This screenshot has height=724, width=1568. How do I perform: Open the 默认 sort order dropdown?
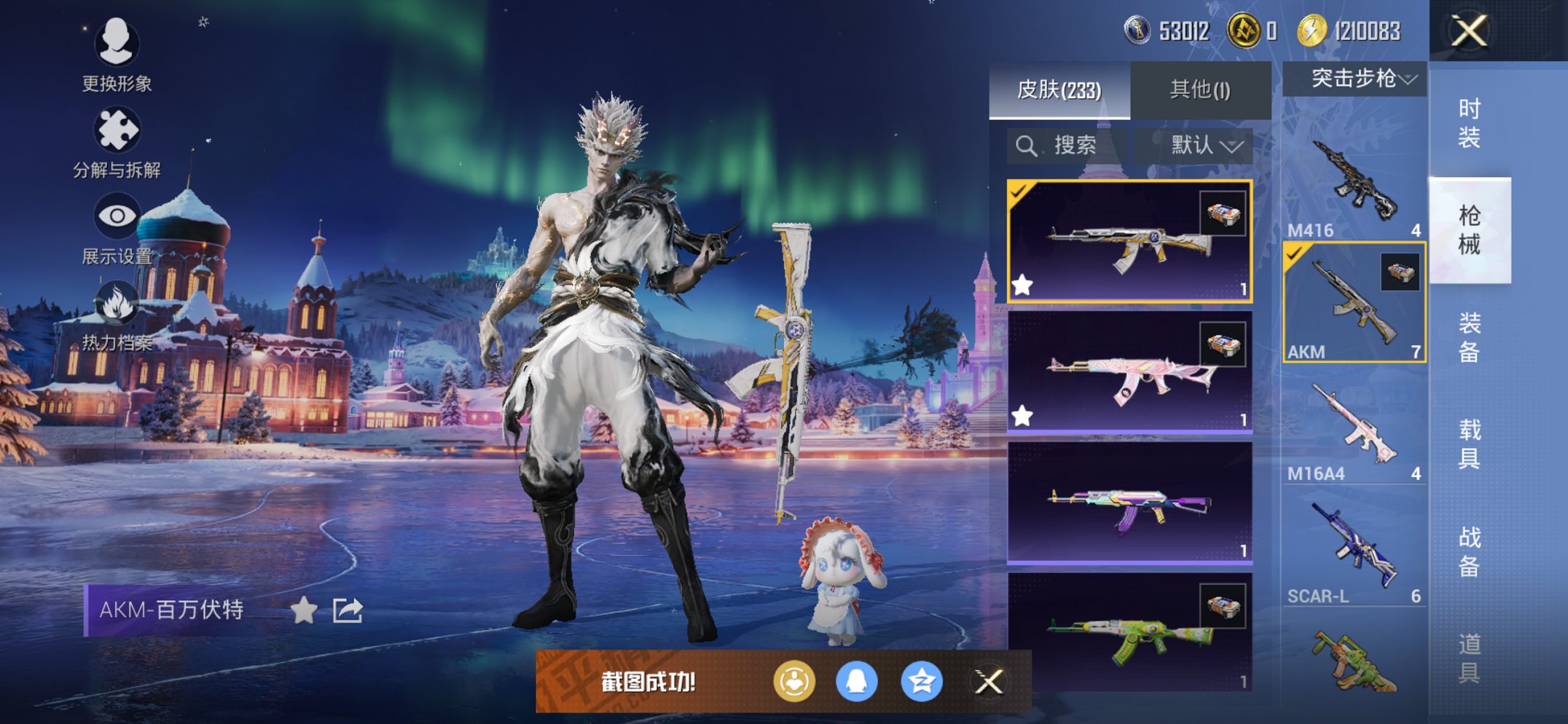click(x=1202, y=144)
